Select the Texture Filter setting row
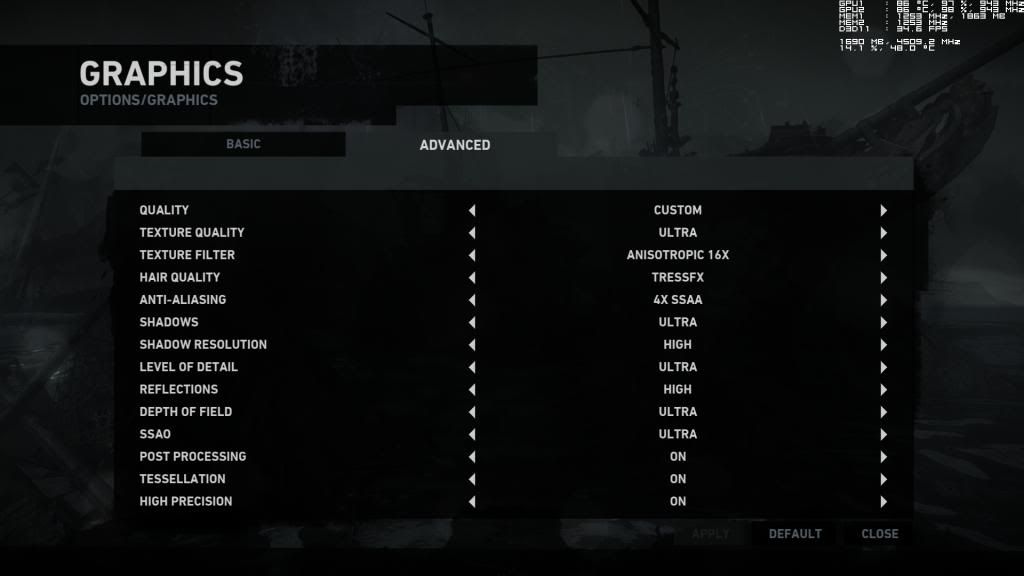1024x576 pixels. (x=187, y=255)
